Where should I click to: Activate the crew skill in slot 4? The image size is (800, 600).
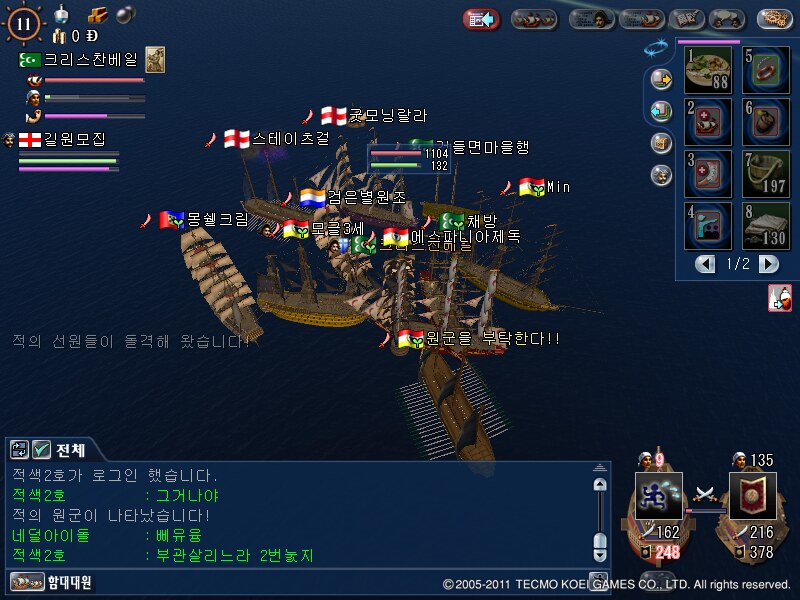708,225
